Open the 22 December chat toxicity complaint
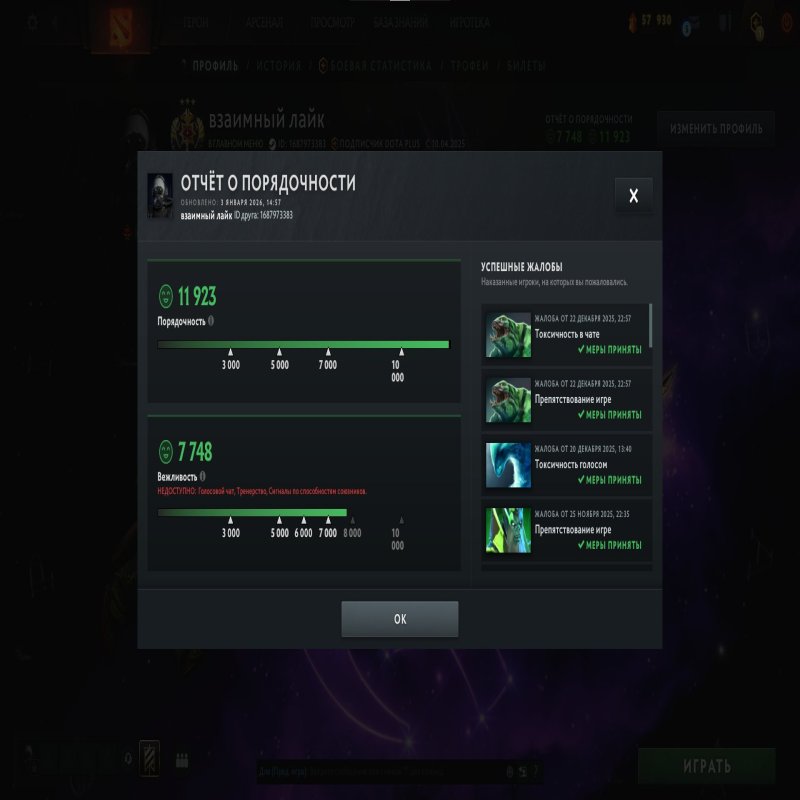800x800 pixels. coord(566,334)
